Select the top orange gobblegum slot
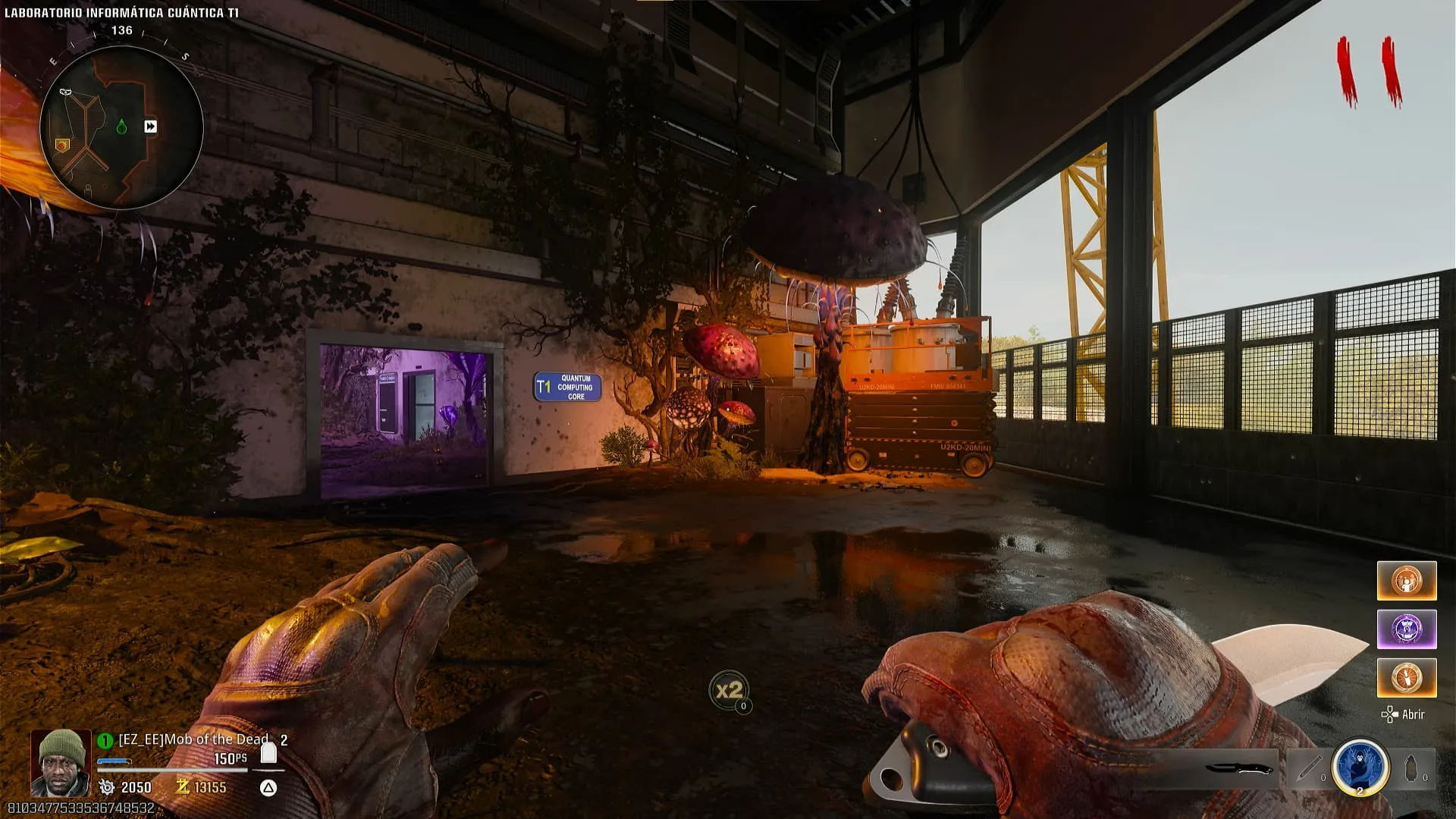Image resolution: width=1456 pixels, height=819 pixels. click(1407, 581)
